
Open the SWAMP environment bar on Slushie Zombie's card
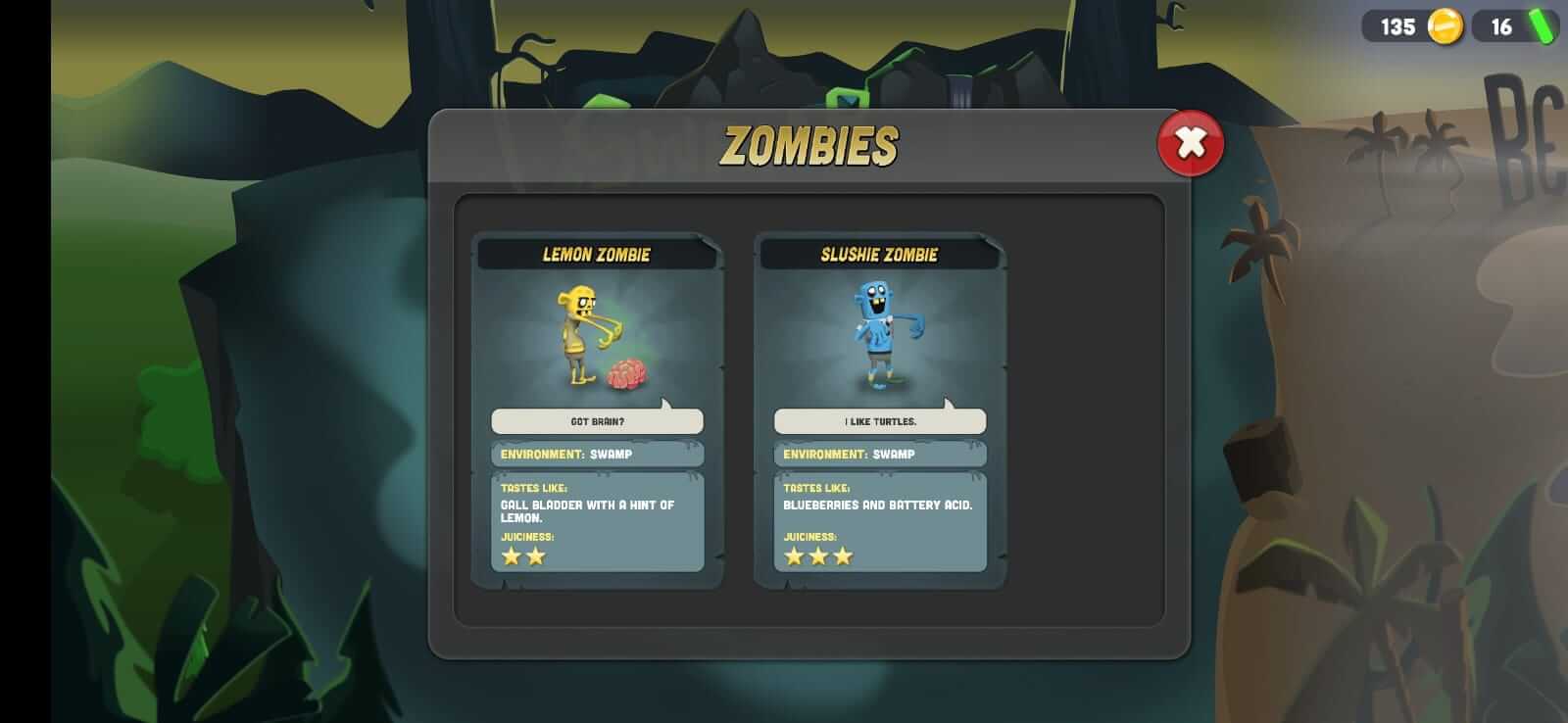click(879, 454)
